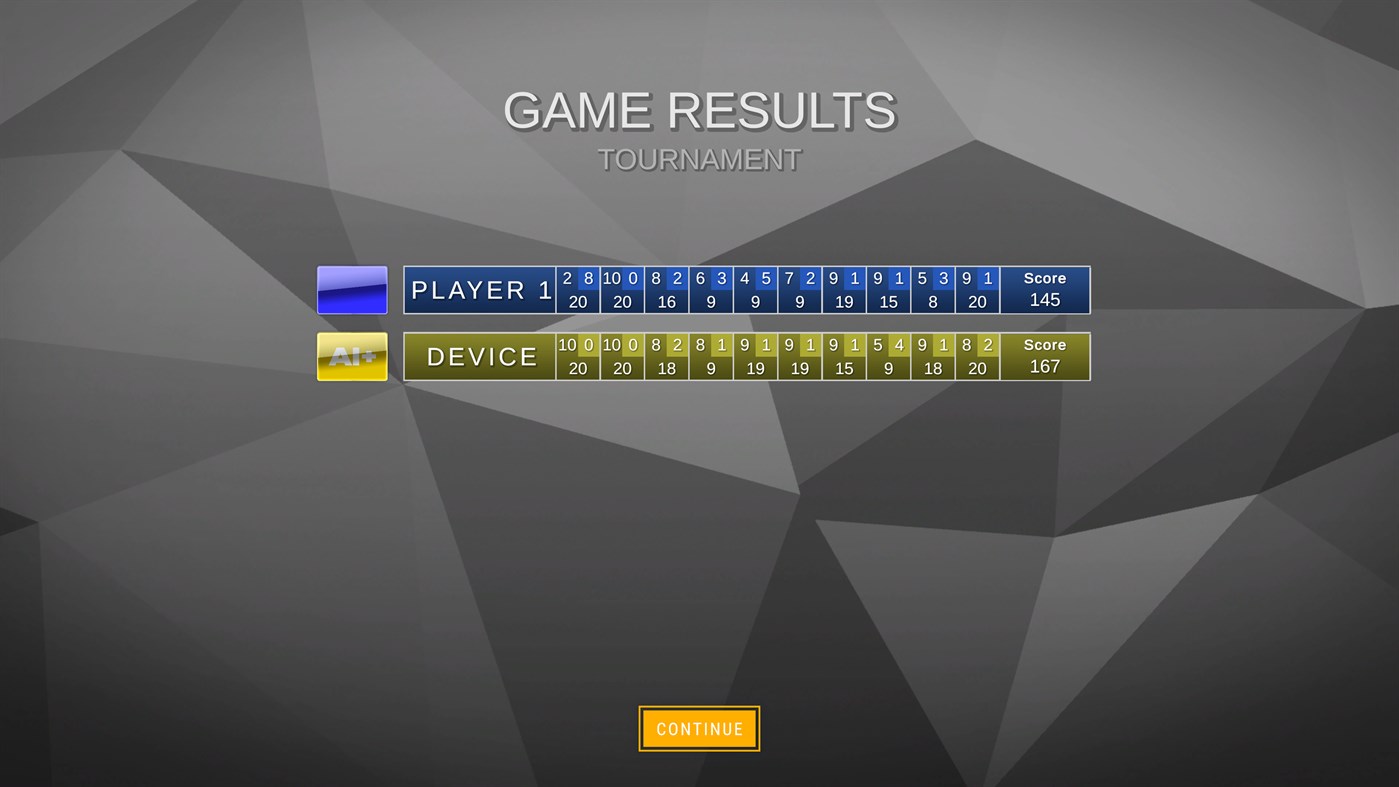Select Player 1's frame showing 6-3
This screenshot has width=1399, height=787.
(711, 290)
